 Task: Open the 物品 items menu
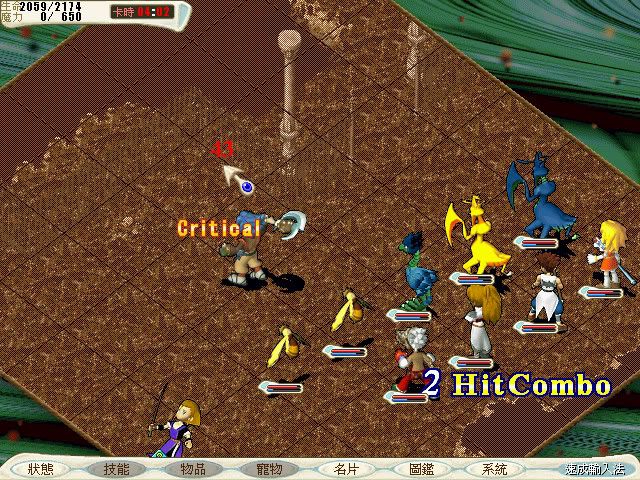point(192,468)
